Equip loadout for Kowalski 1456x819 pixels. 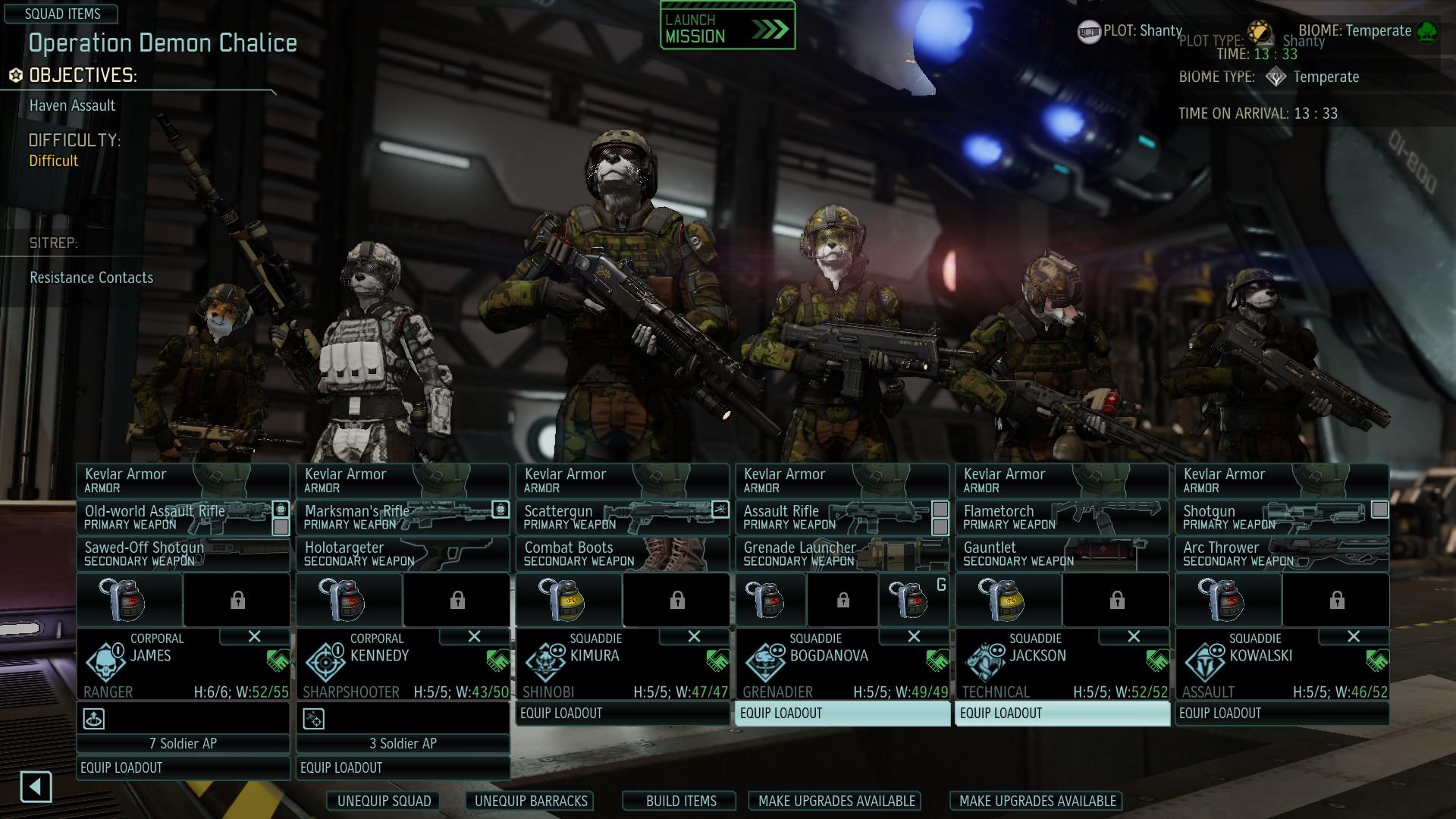pos(1282,713)
